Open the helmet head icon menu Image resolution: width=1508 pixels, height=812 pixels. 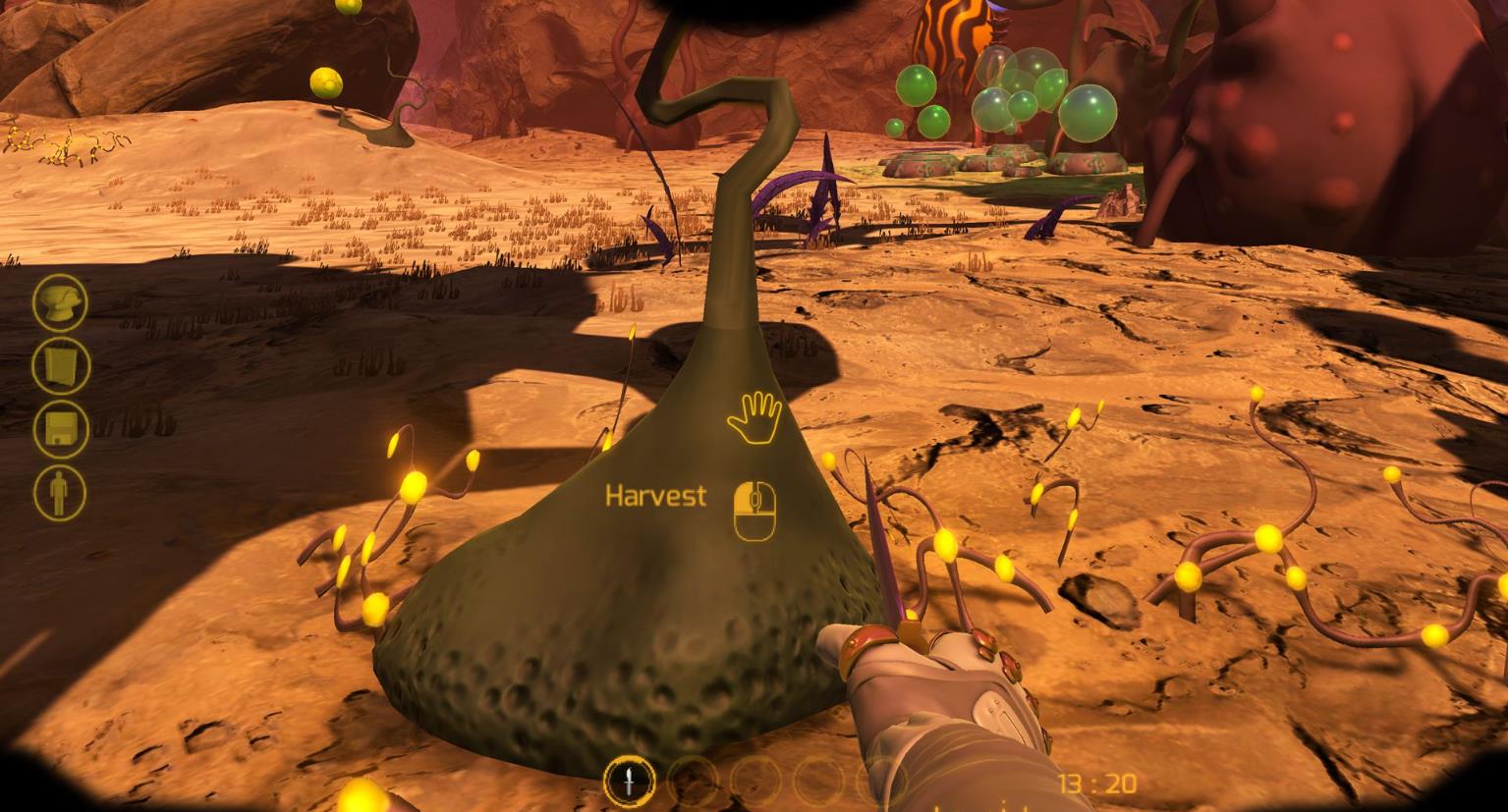click(61, 301)
